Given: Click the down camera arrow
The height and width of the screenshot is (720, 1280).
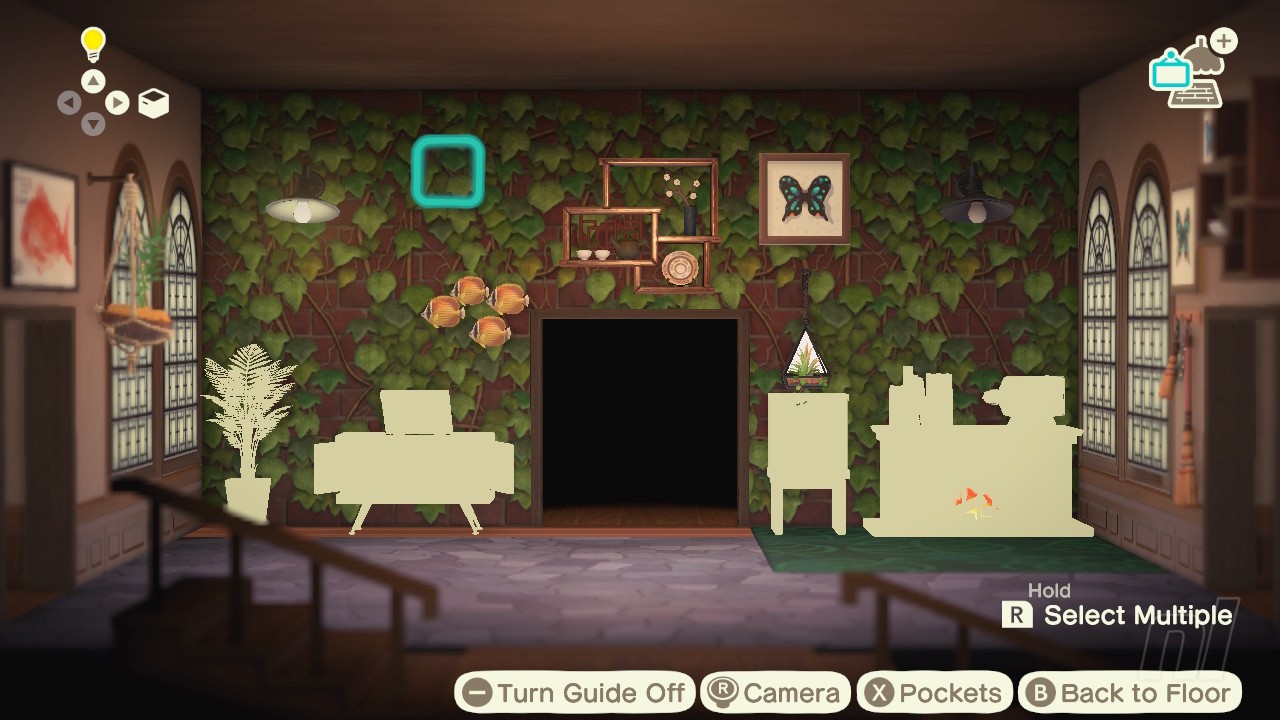Looking at the screenshot, I should click(92, 124).
